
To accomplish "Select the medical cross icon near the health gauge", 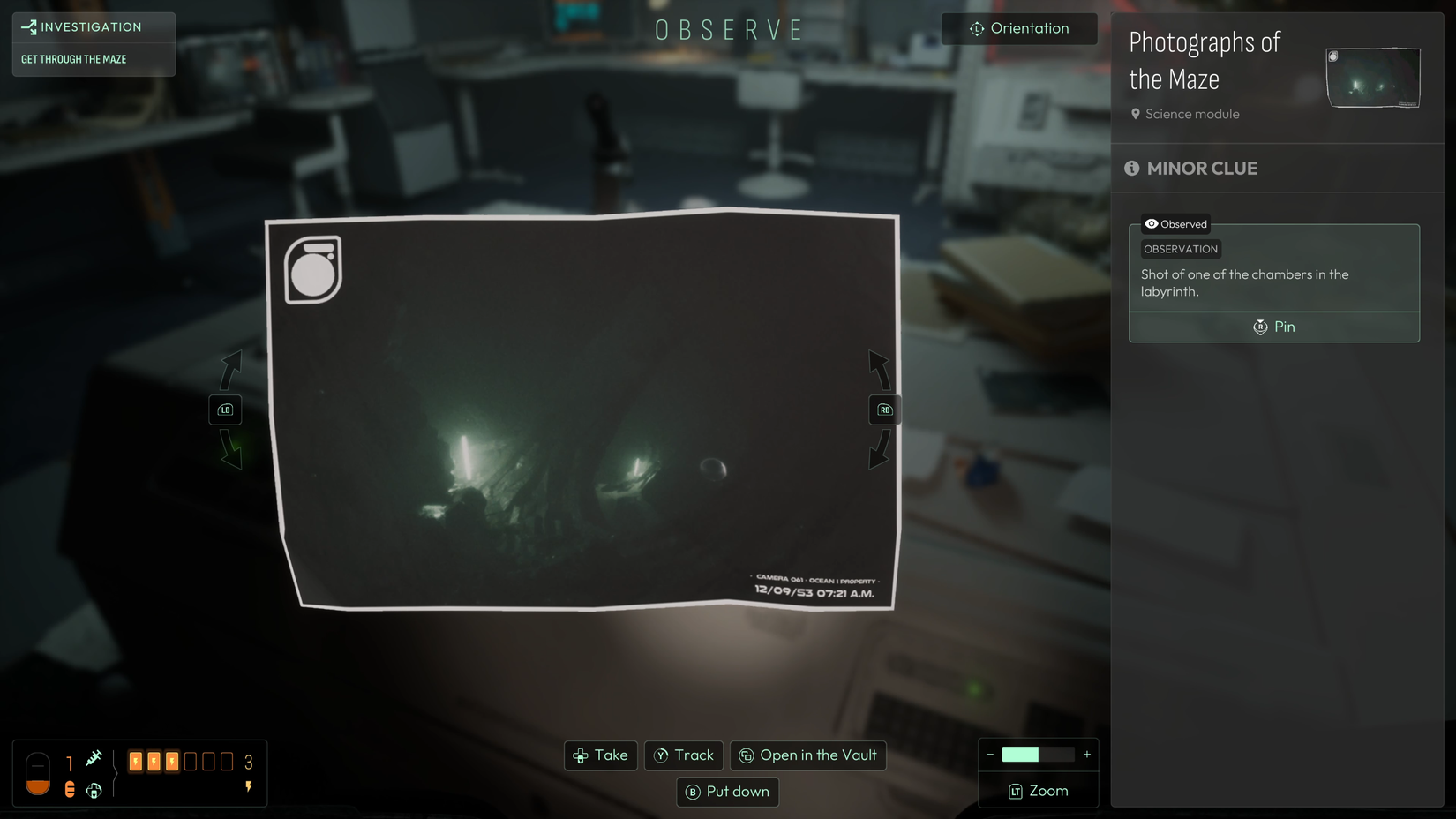I will 95,790.
